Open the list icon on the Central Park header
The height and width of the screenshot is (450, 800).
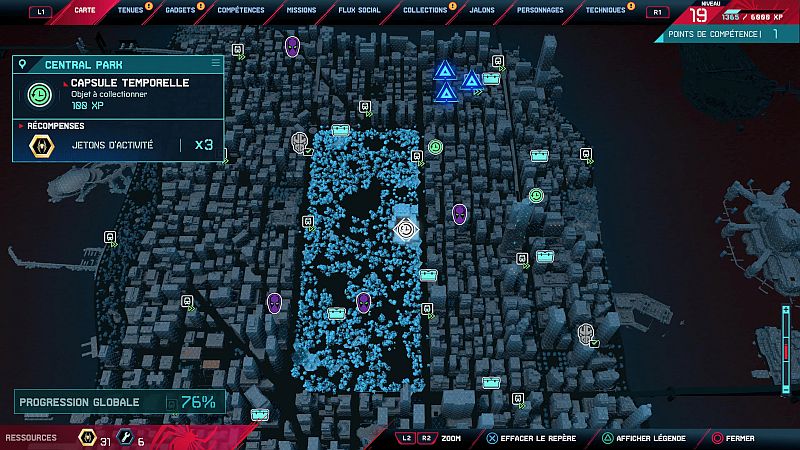tap(215, 63)
